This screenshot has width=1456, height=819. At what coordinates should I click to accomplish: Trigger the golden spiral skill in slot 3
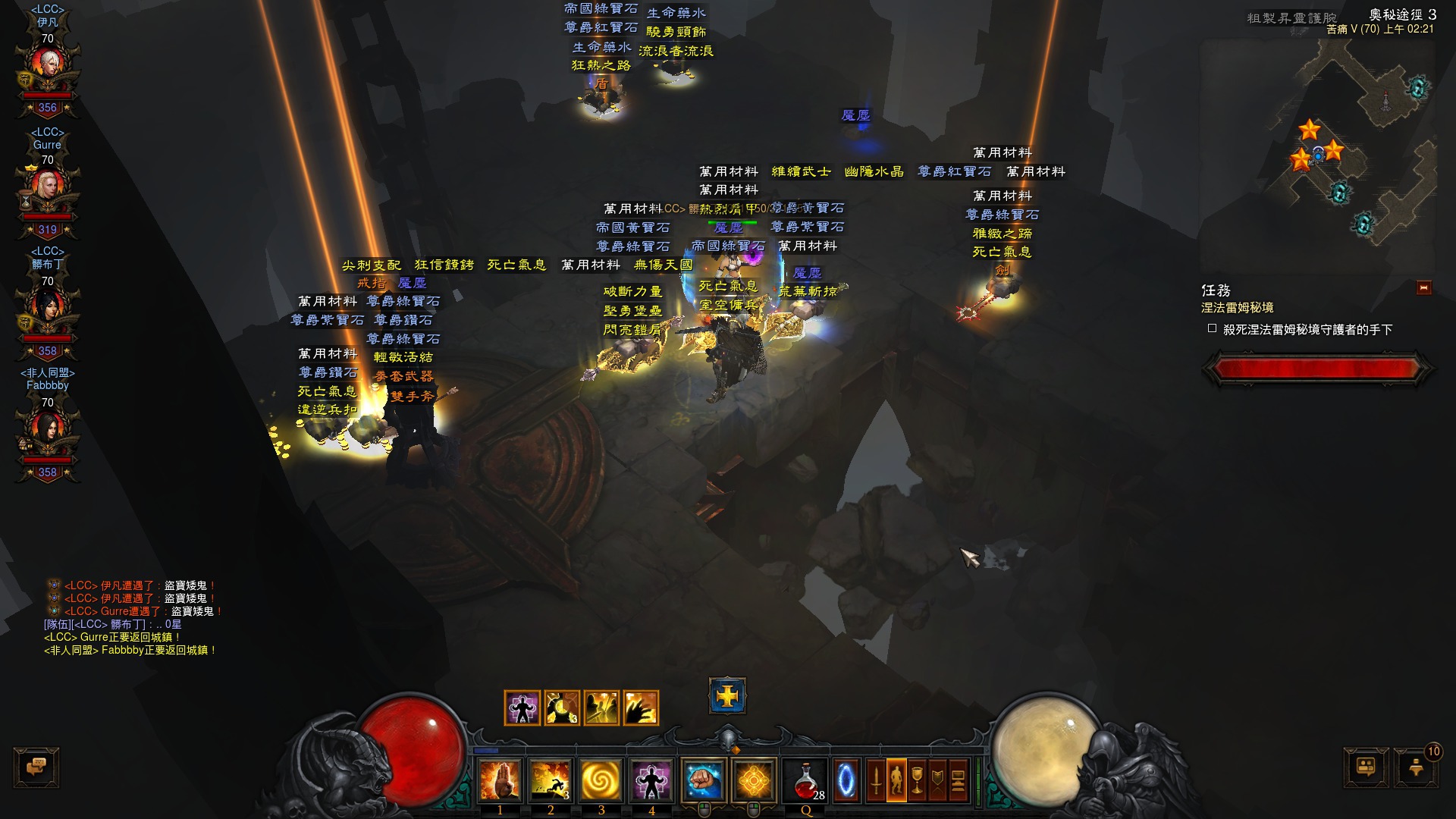[x=601, y=780]
